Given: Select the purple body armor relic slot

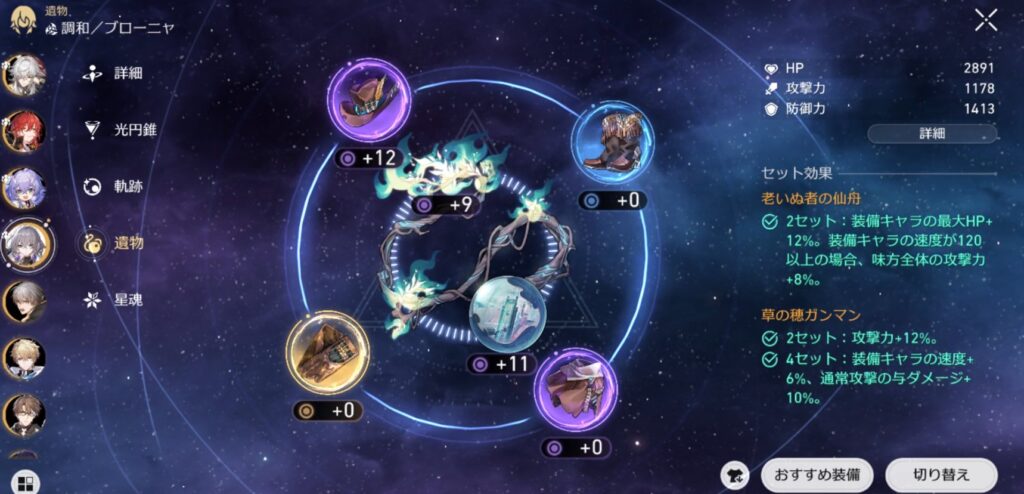Looking at the screenshot, I should coord(575,391).
